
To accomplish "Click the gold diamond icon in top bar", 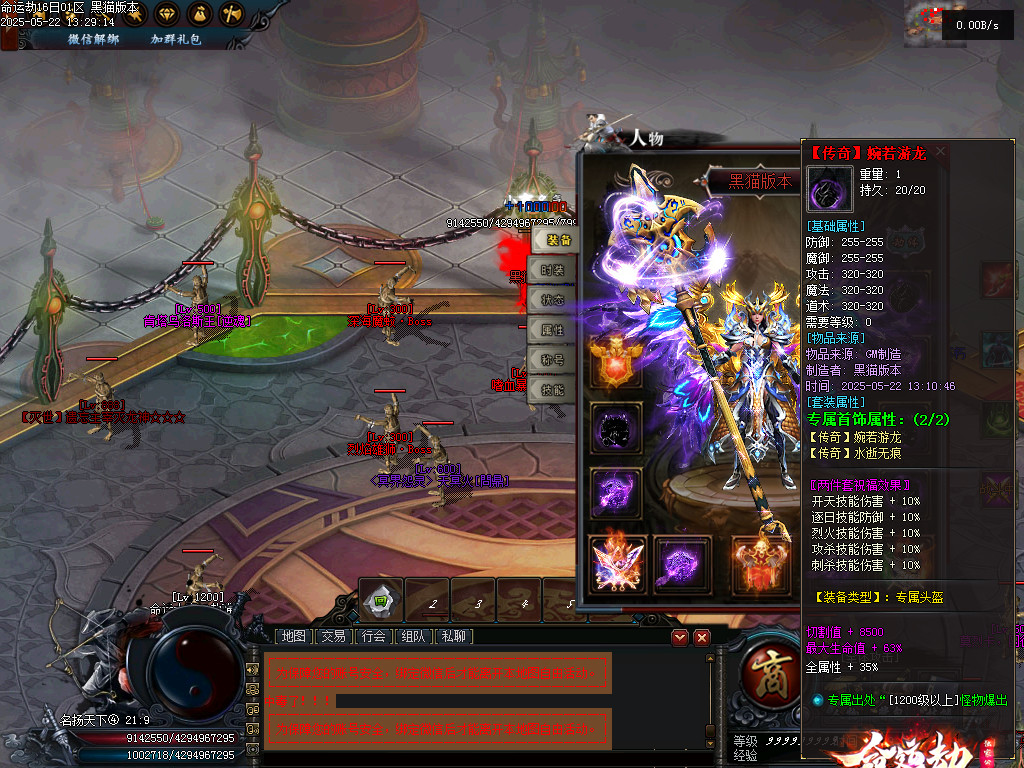I will (x=166, y=14).
